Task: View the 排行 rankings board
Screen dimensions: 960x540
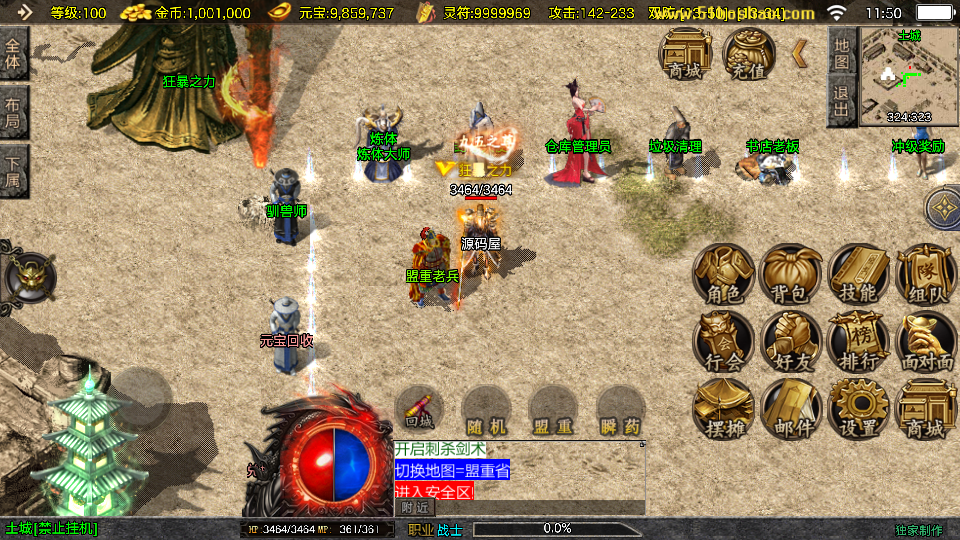Action: pyautogui.click(x=858, y=341)
